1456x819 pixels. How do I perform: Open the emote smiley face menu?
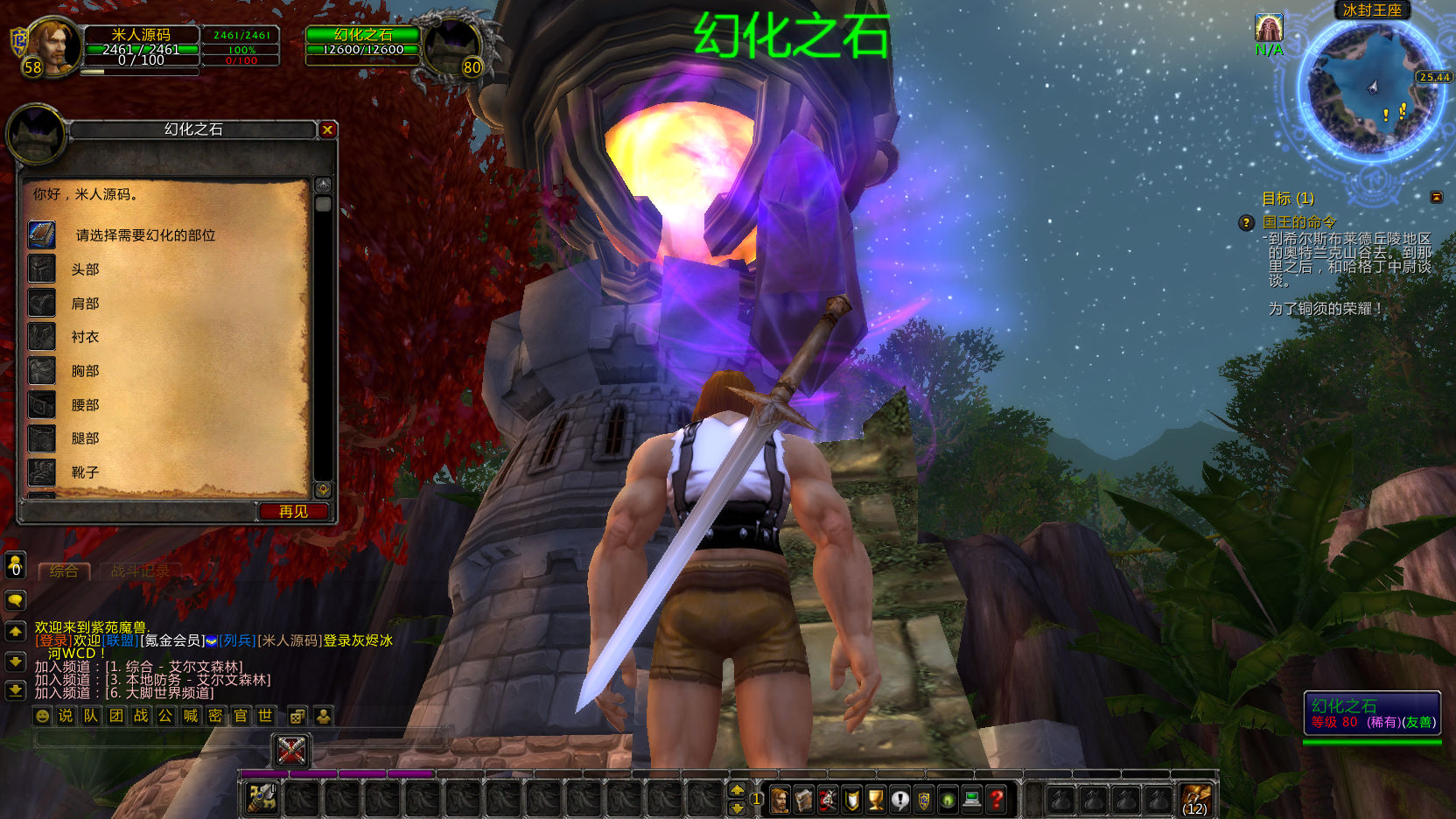tap(42, 716)
